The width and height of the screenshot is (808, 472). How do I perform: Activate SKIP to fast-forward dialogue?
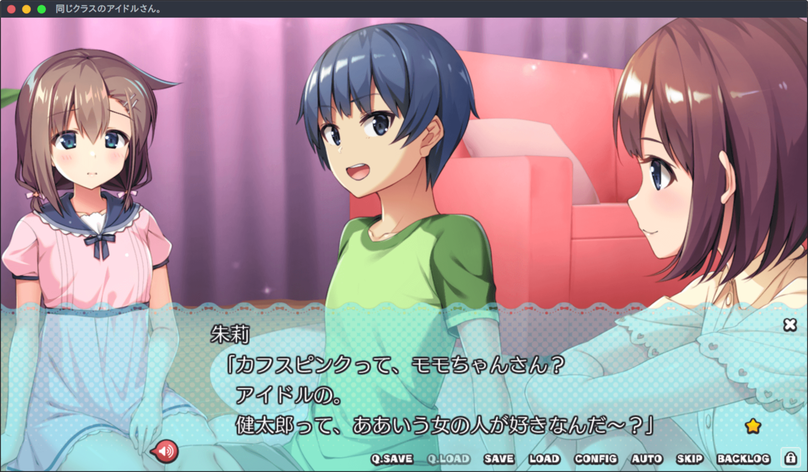(x=690, y=459)
